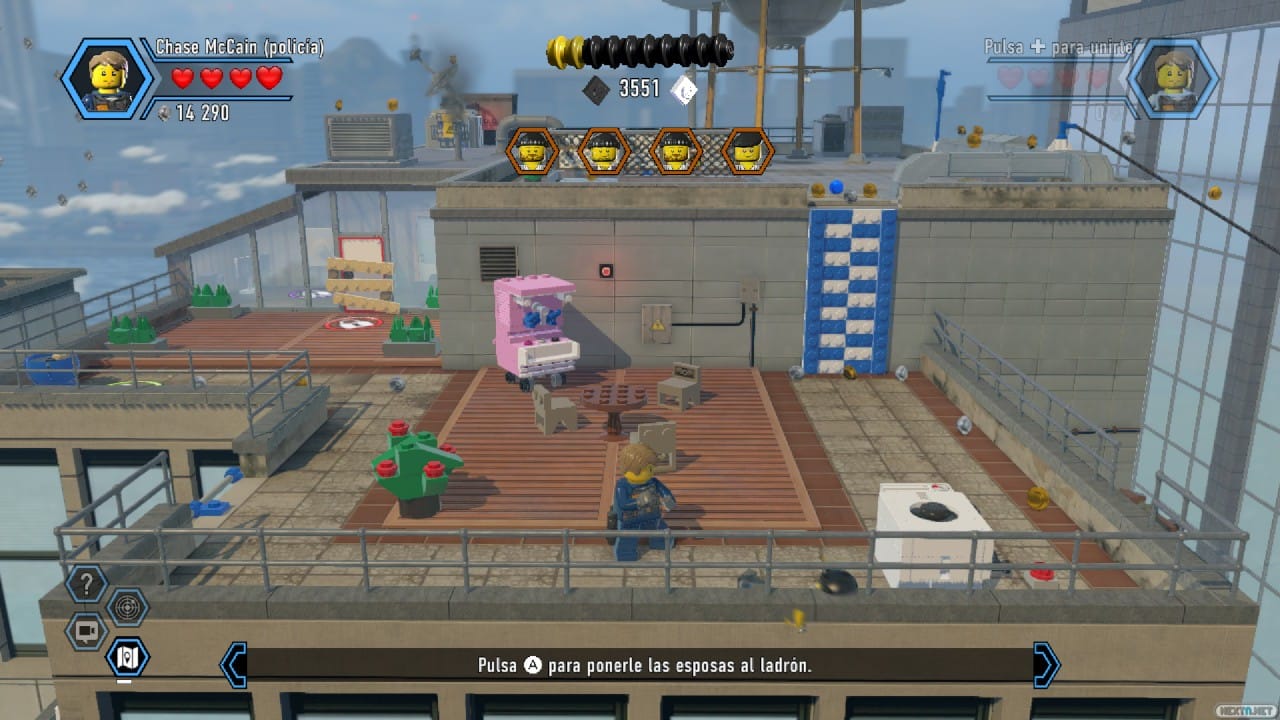
Task: Select the fourth robber portrait at the top
Action: coord(748,152)
